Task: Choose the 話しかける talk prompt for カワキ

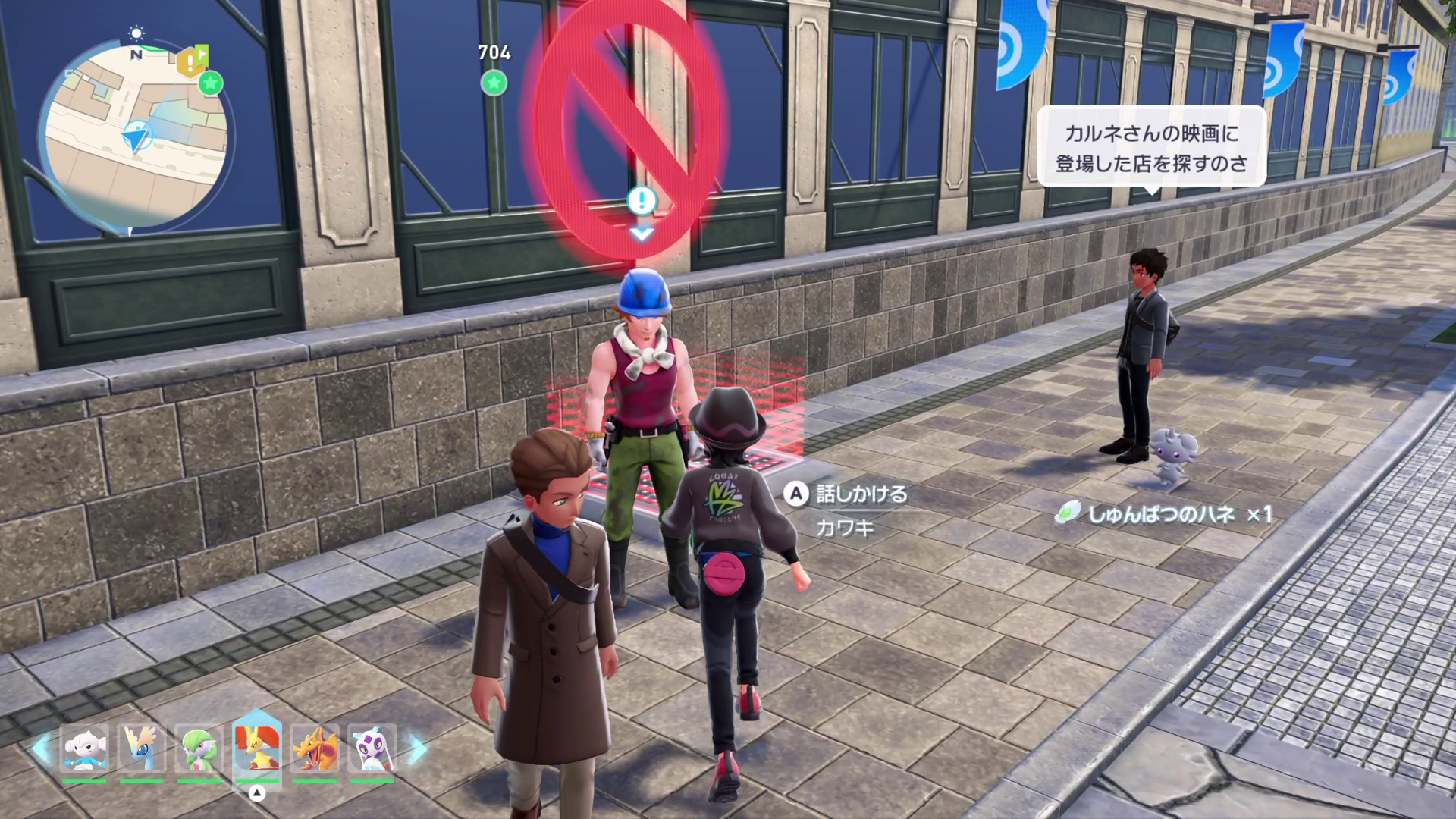Action: click(847, 494)
